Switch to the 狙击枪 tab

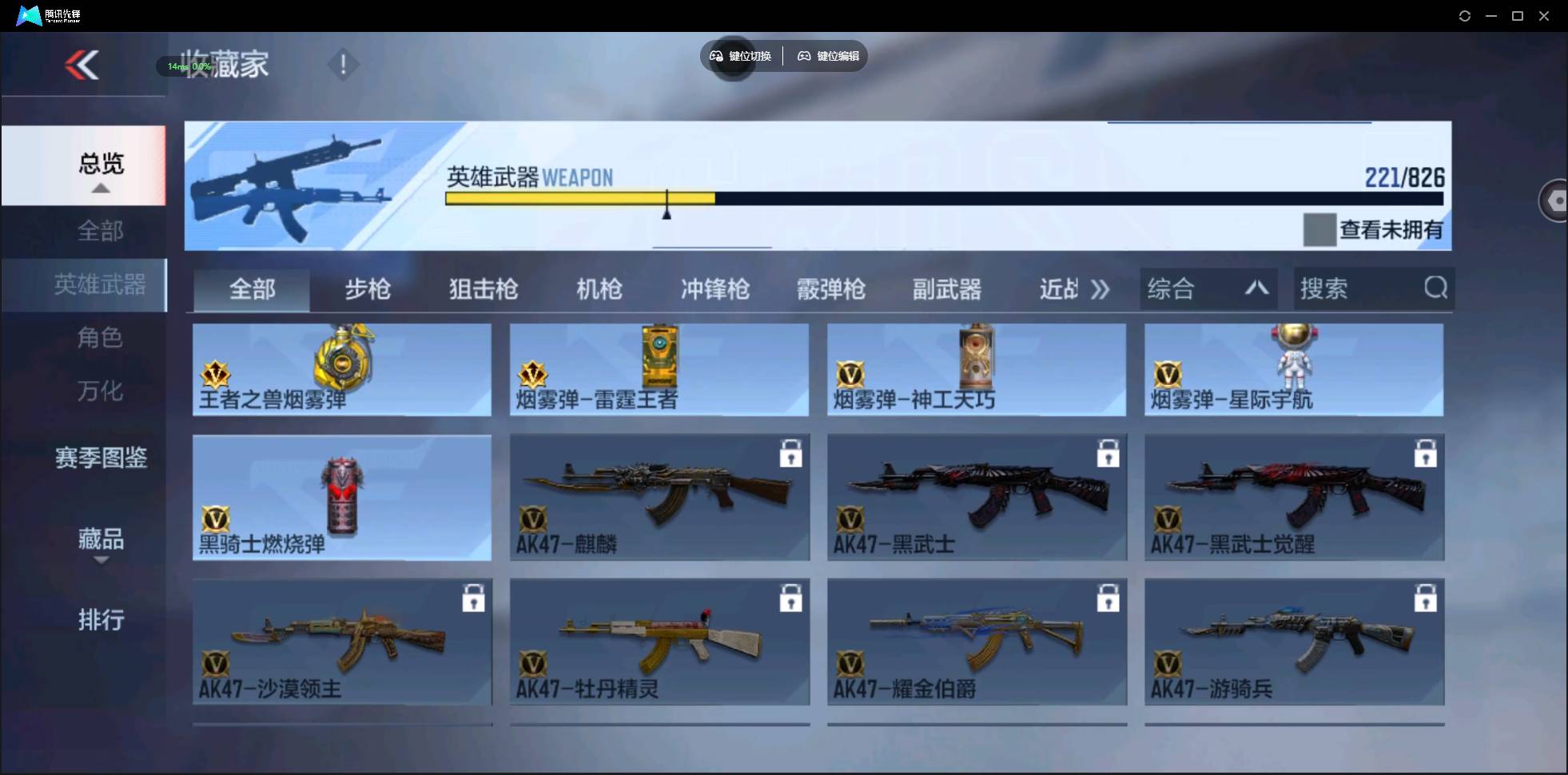coord(482,289)
